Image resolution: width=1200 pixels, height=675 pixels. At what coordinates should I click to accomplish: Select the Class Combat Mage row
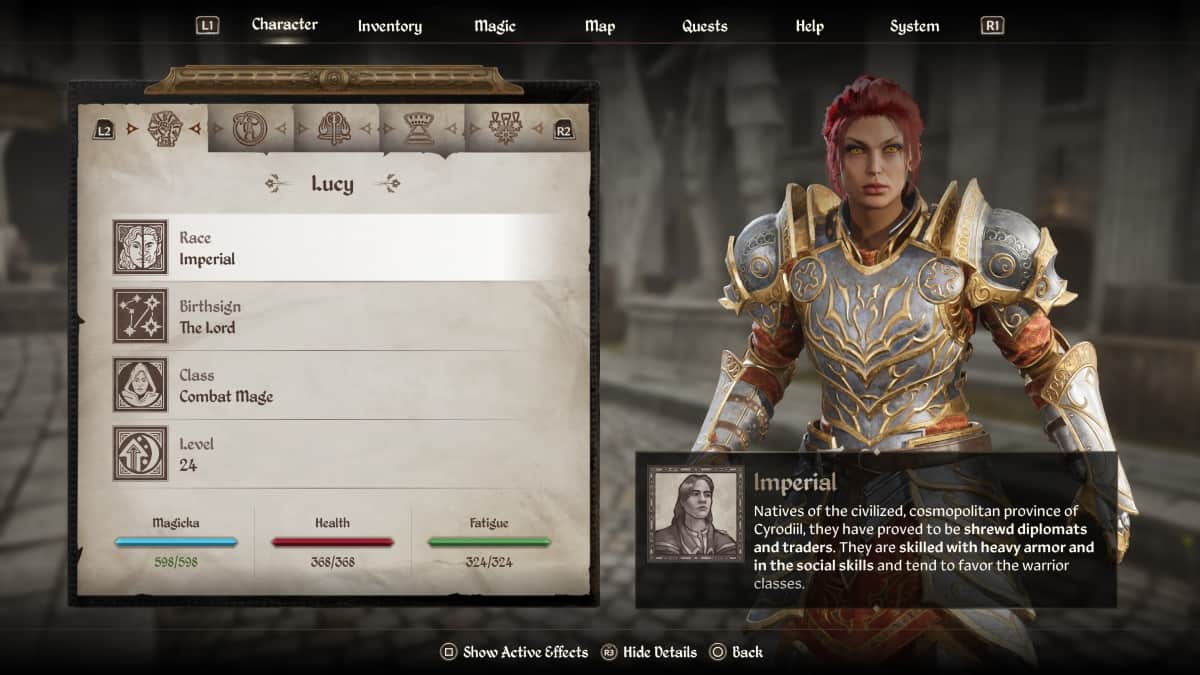[349, 386]
